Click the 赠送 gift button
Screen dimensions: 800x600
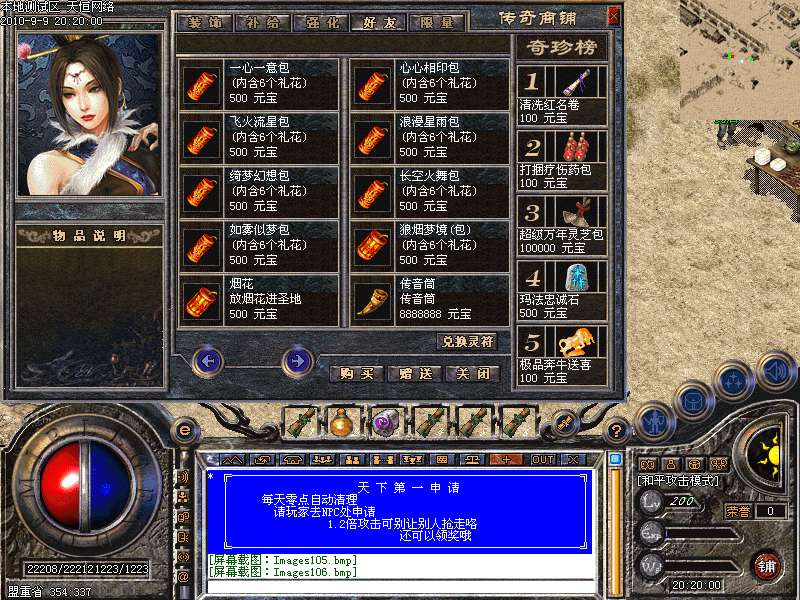point(415,373)
